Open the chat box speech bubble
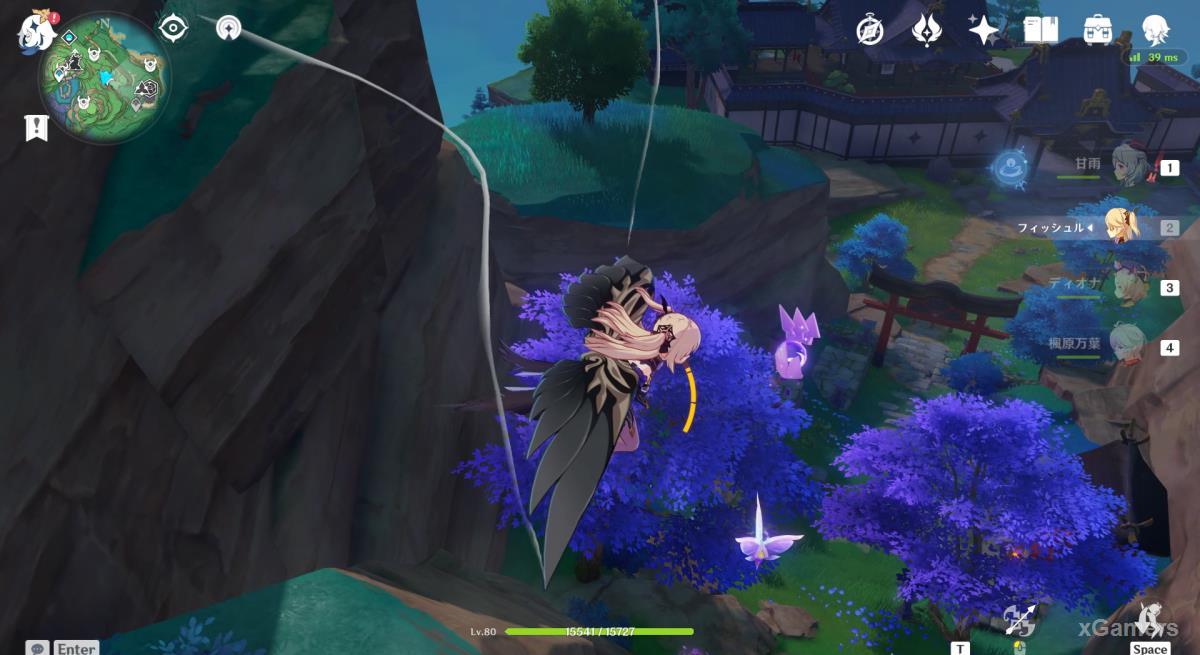 [x=38, y=647]
